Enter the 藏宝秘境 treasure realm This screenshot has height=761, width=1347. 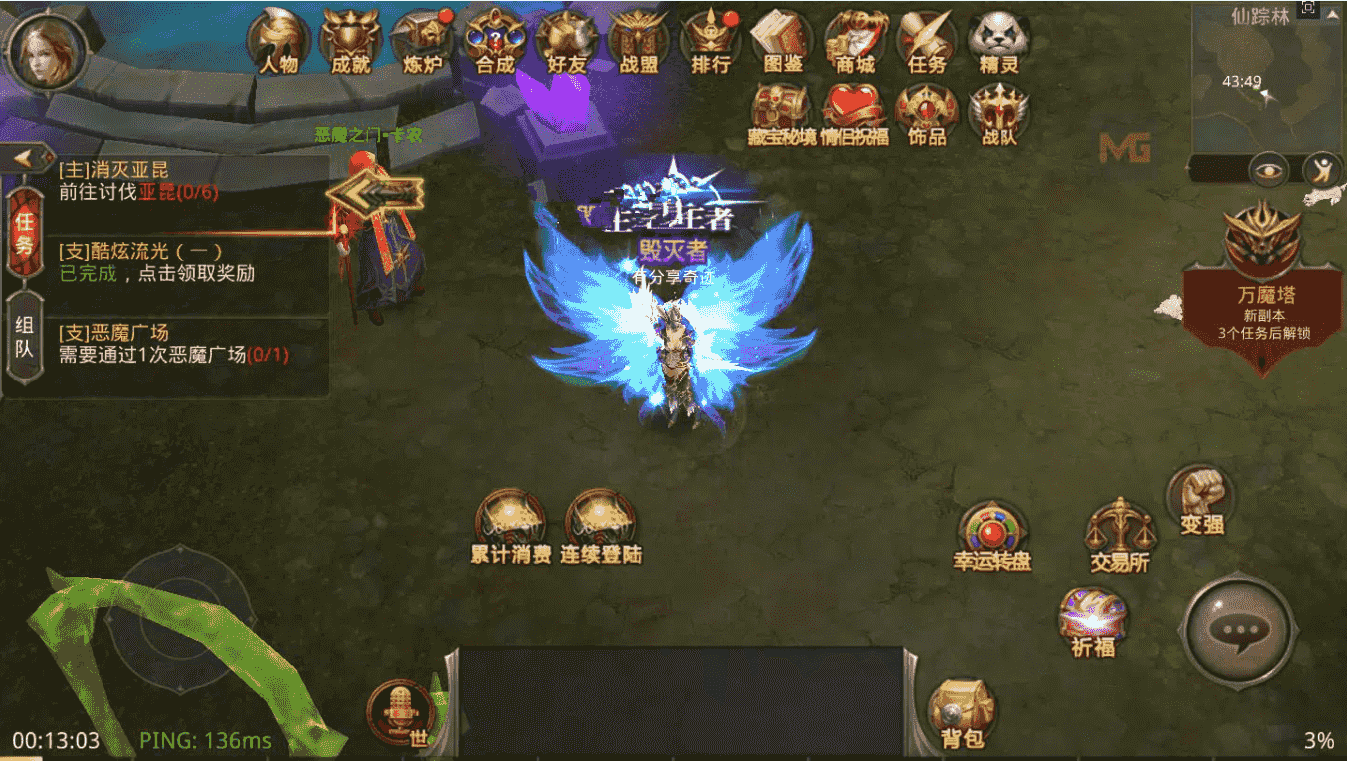point(781,110)
